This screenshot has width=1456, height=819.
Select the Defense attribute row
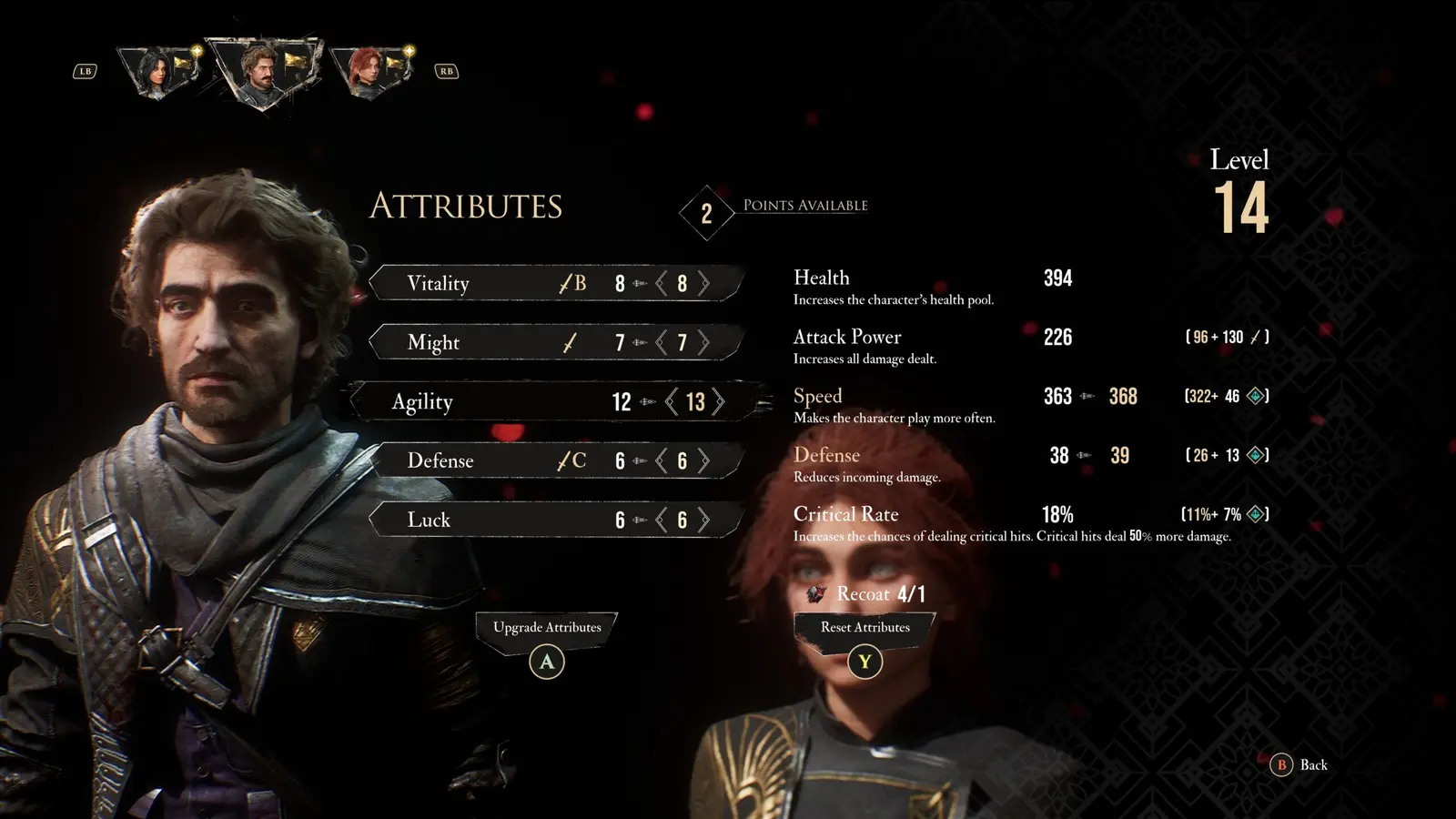[440, 460]
